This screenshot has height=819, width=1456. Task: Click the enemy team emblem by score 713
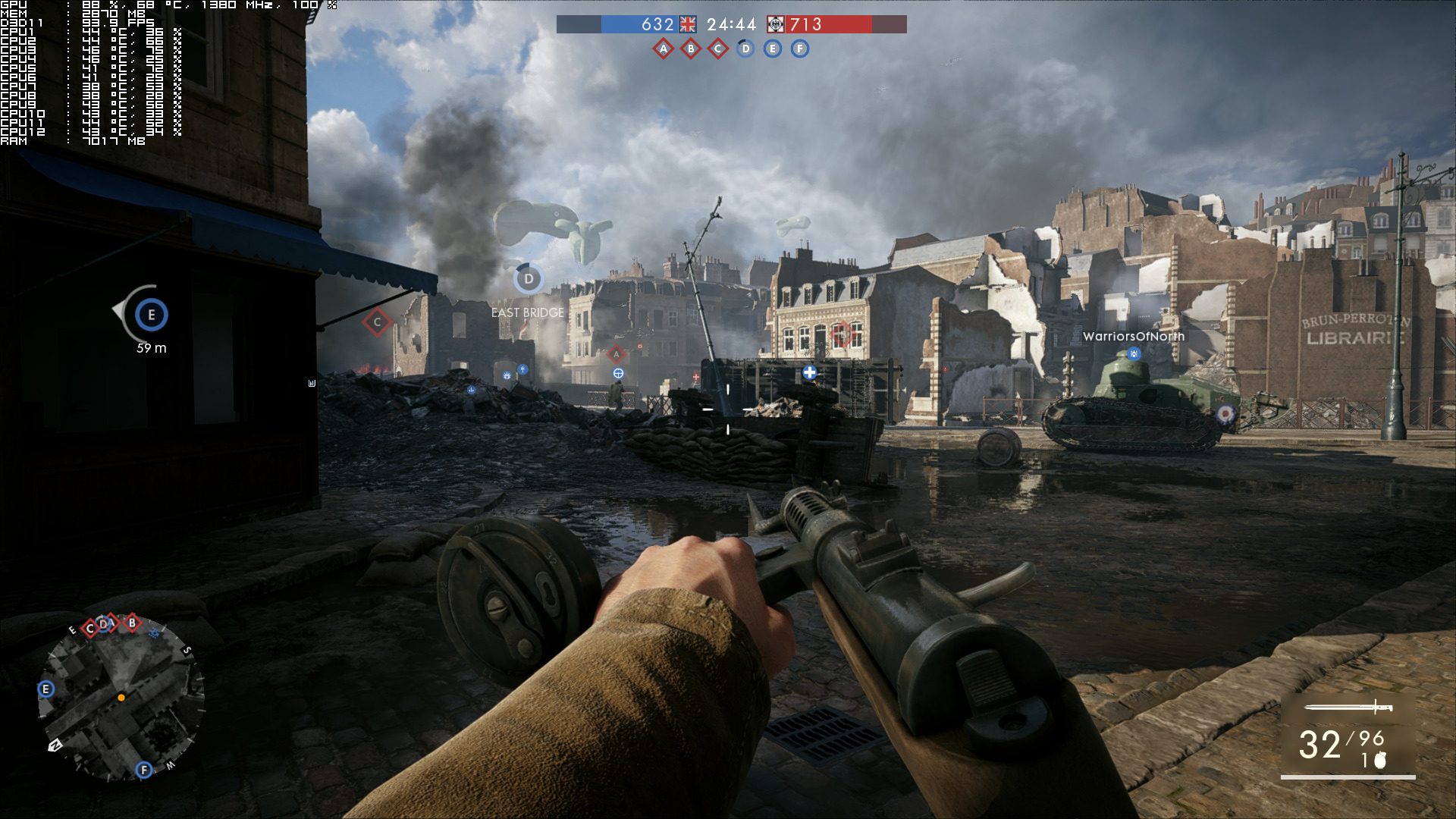pyautogui.click(x=776, y=24)
